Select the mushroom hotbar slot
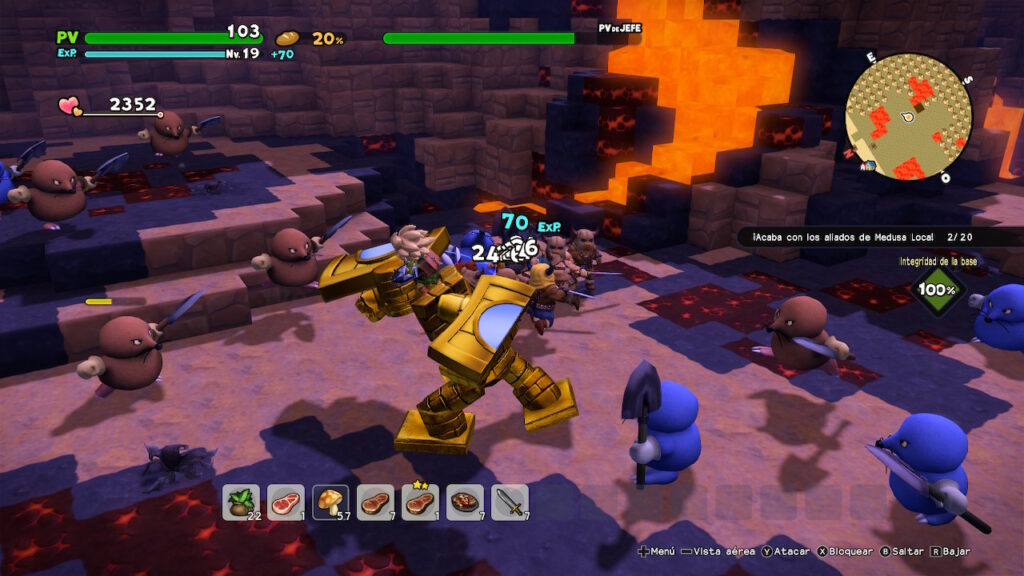This screenshot has height=576, width=1024. tap(330, 502)
